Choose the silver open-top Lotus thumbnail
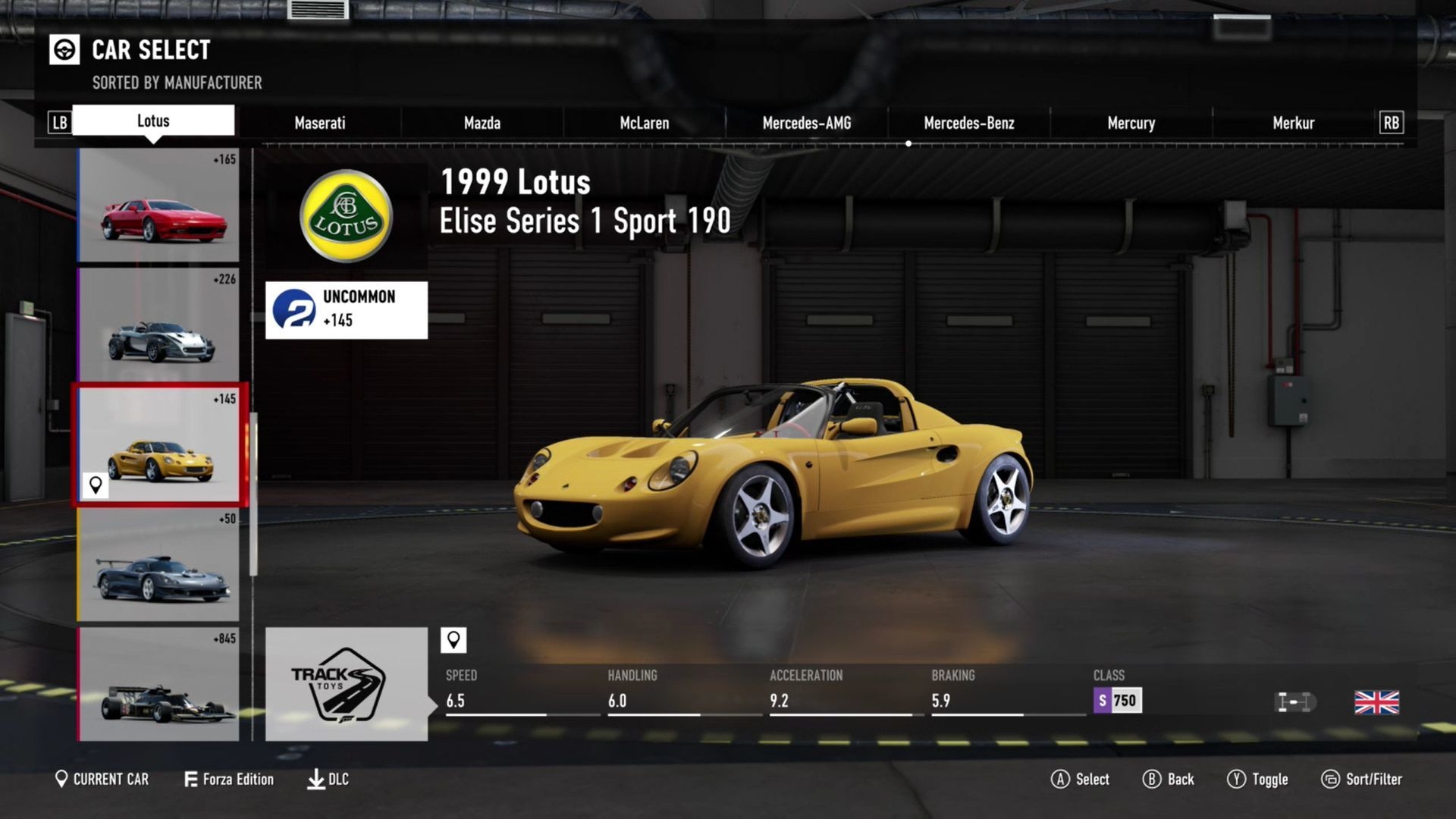Screen dimensions: 1456x819 (x=158, y=325)
